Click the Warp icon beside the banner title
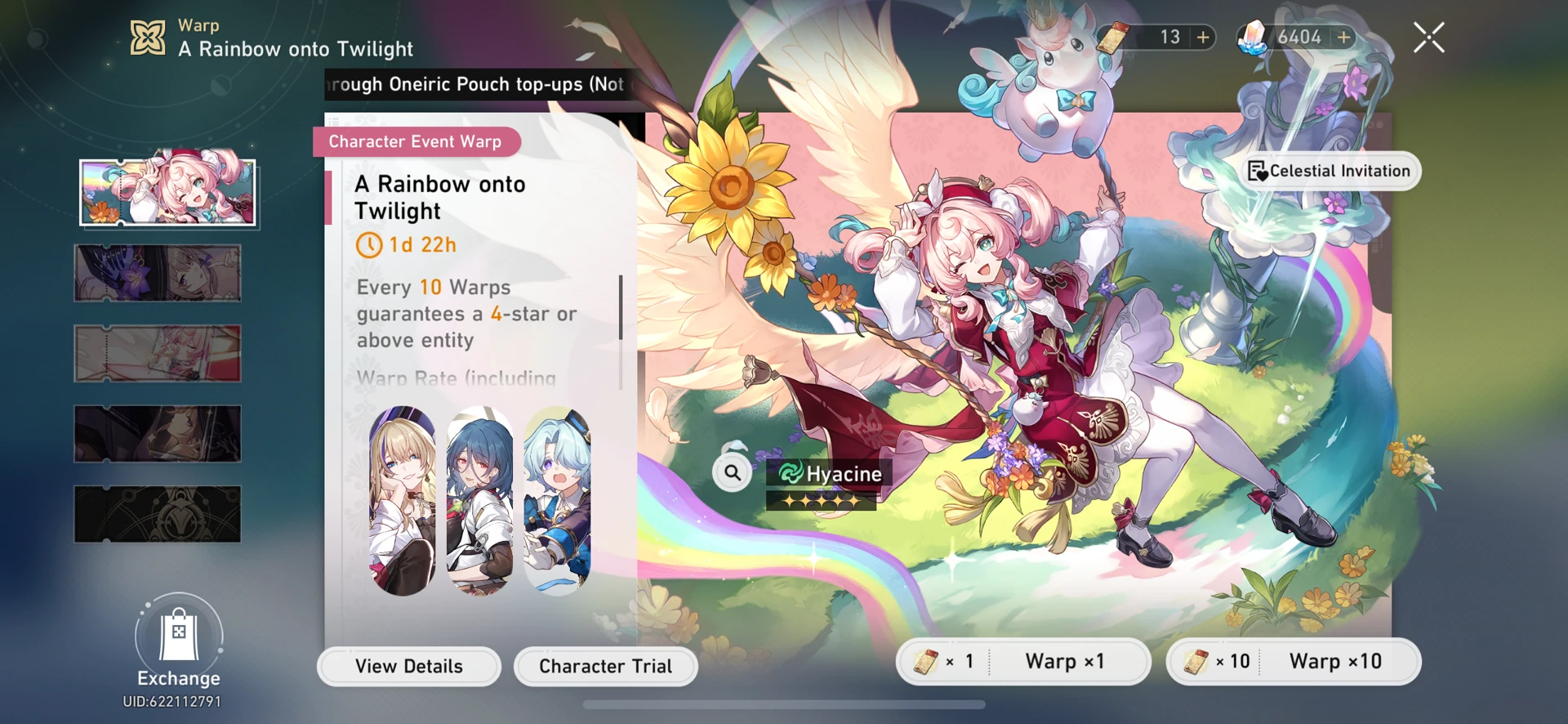1568x724 pixels. (x=147, y=35)
